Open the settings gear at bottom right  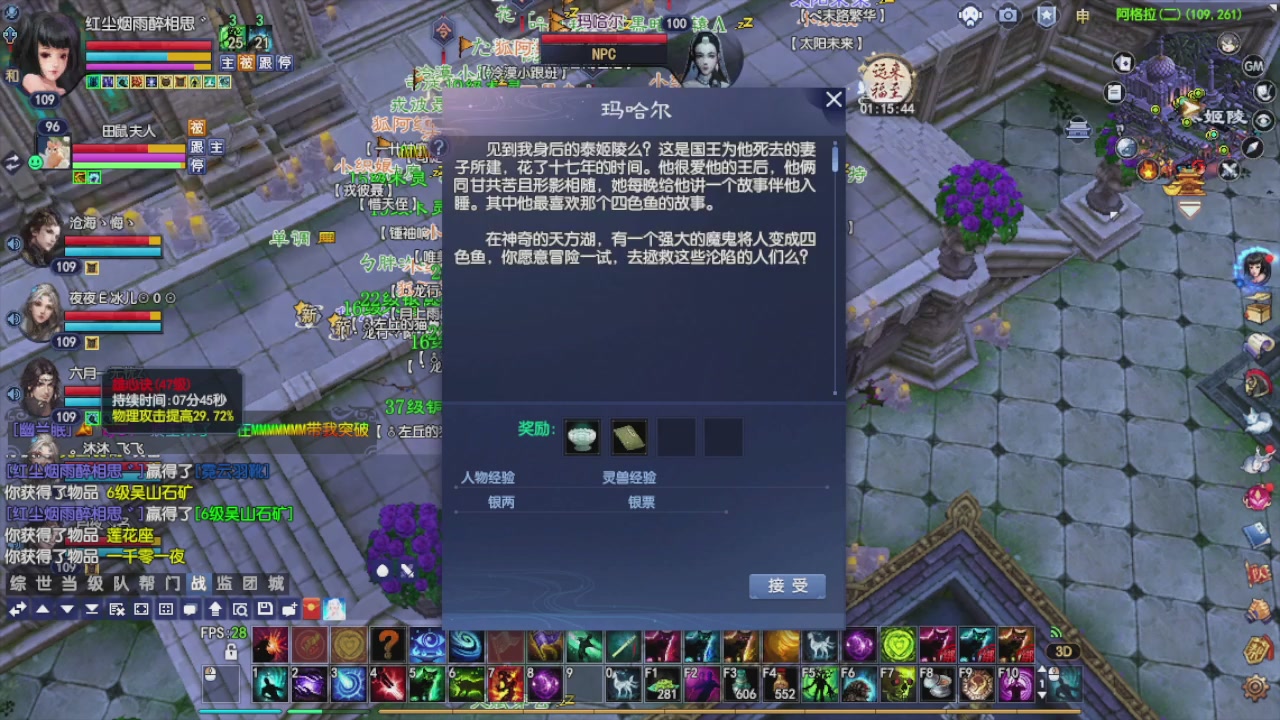point(1255,687)
